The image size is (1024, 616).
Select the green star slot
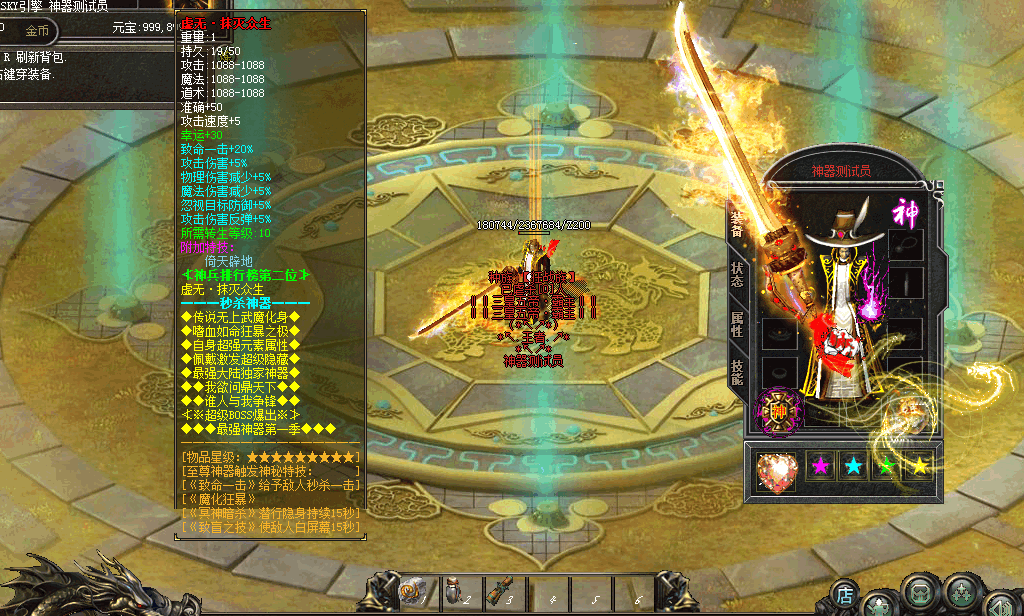click(x=887, y=465)
